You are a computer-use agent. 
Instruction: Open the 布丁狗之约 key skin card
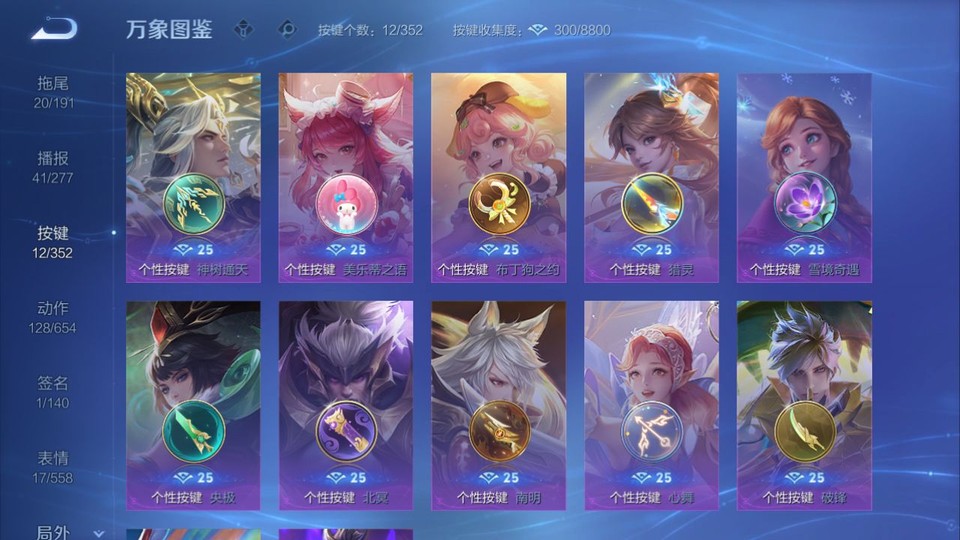[498, 177]
